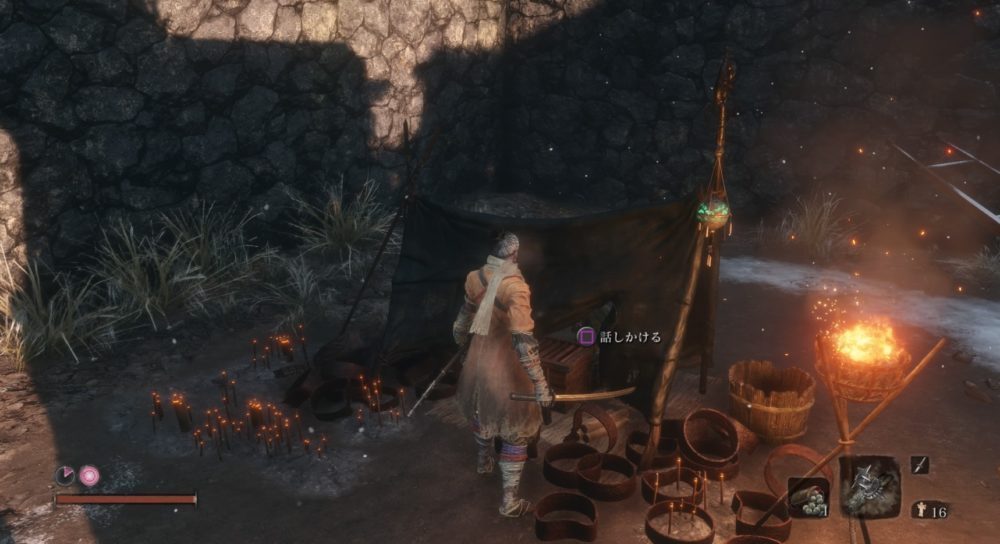Select the pellet quick item slot
This screenshot has height=544, width=1000.
pos(808,497)
